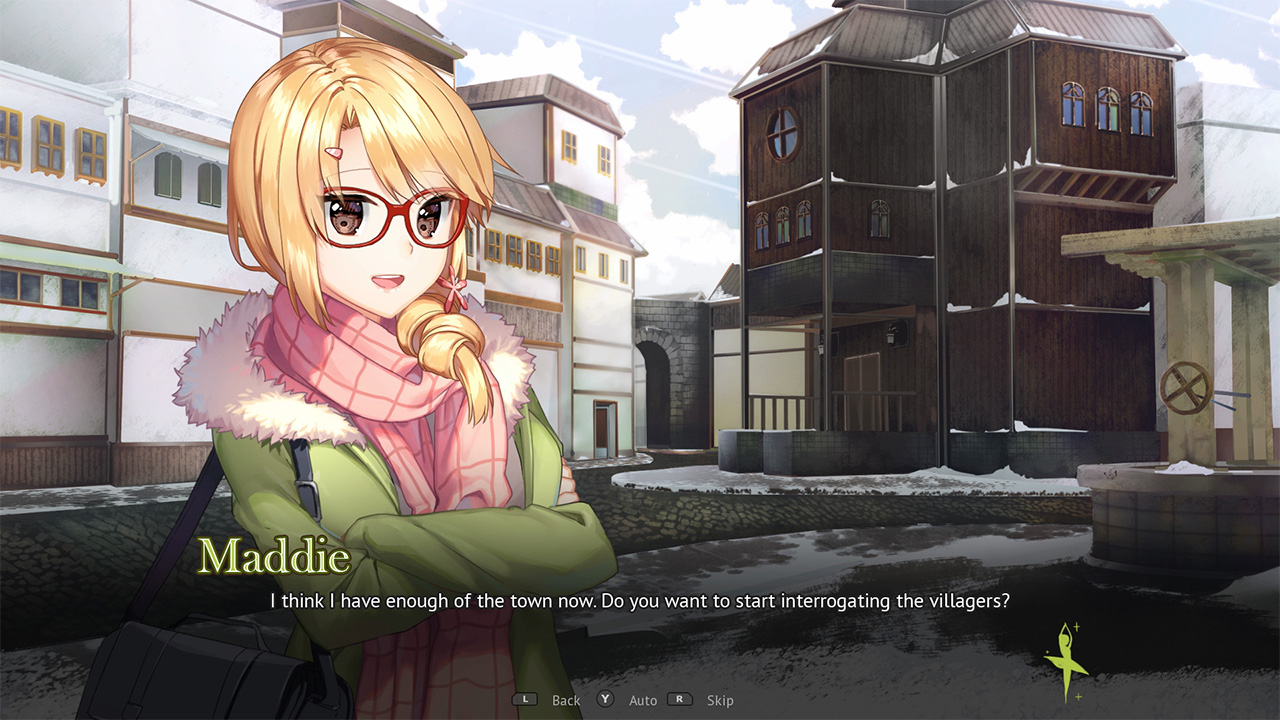Click the L shoulder button icon beside Back
The image size is (1280, 720).
(x=524, y=700)
